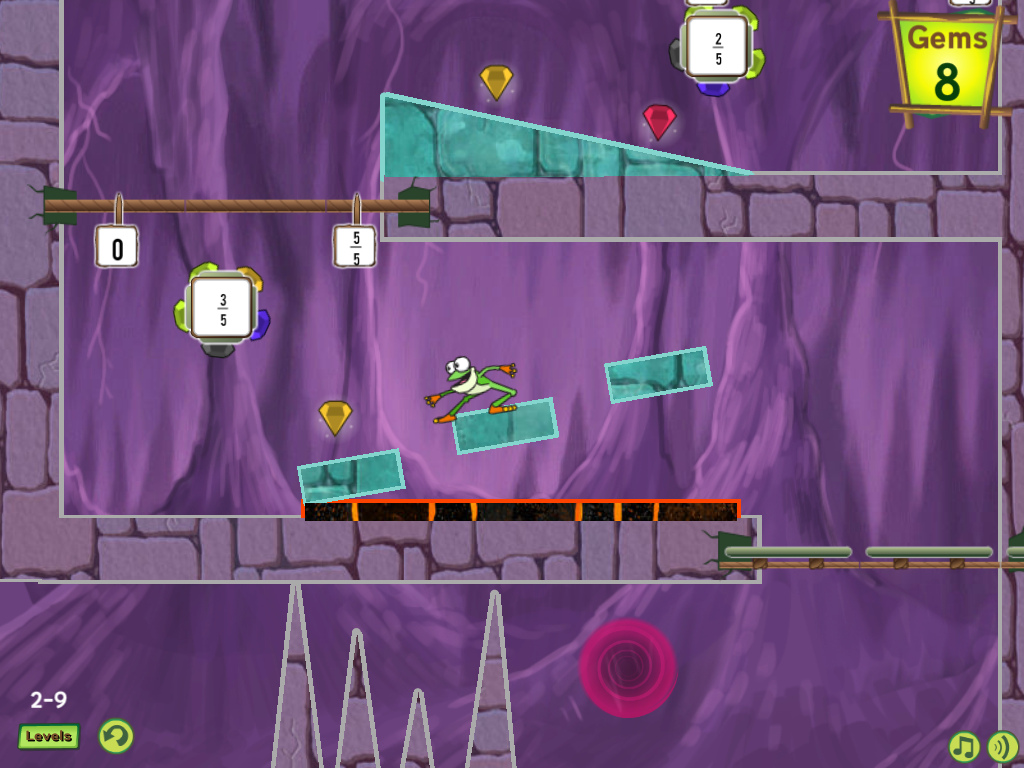Open the Levels menu
Image resolution: width=1024 pixels, height=768 pixels.
click(49, 737)
